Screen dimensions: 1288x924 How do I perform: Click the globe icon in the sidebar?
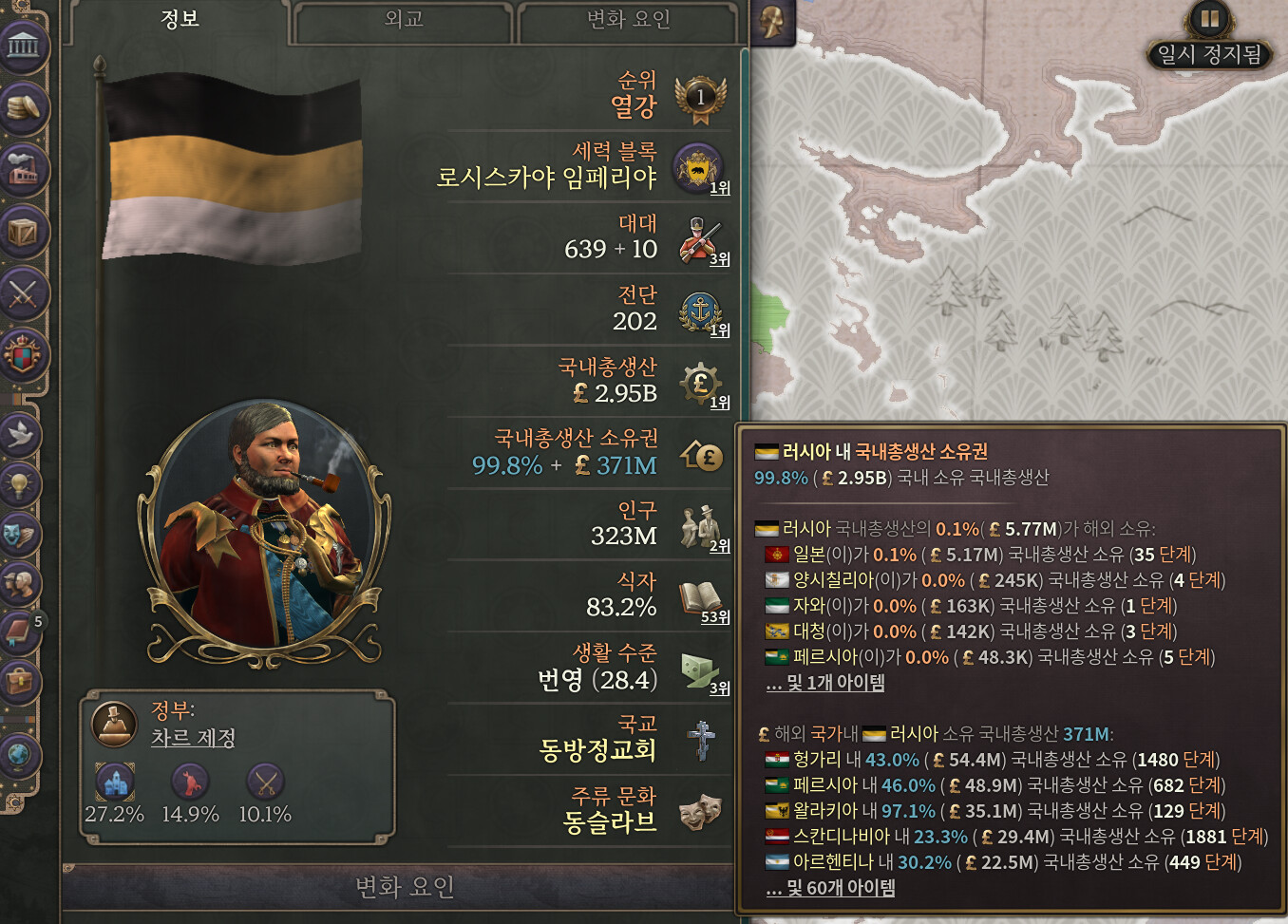click(x=20, y=756)
